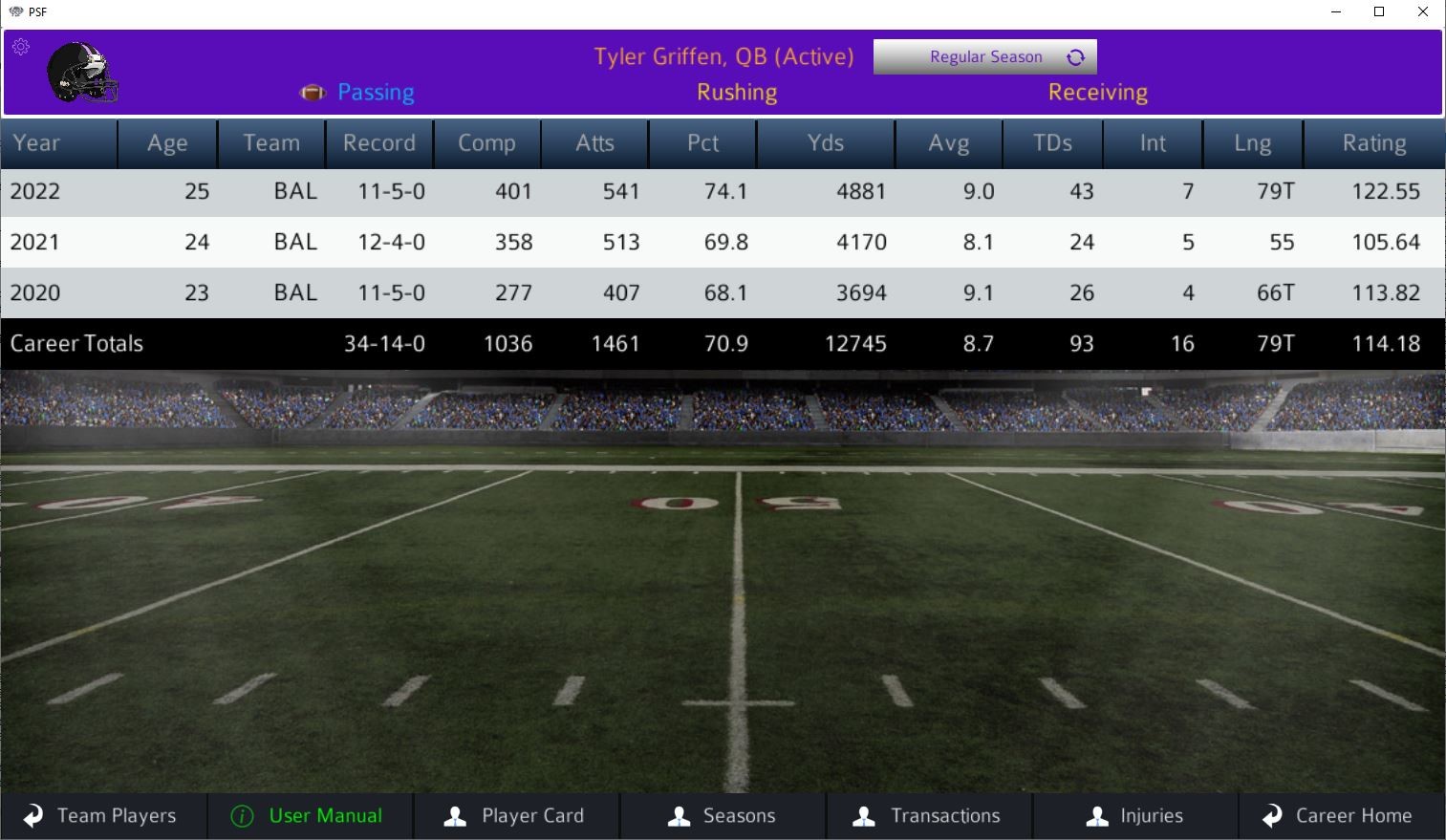Select the Injuries person icon
Image resolution: width=1446 pixels, height=840 pixels.
[x=1097, y=816]
